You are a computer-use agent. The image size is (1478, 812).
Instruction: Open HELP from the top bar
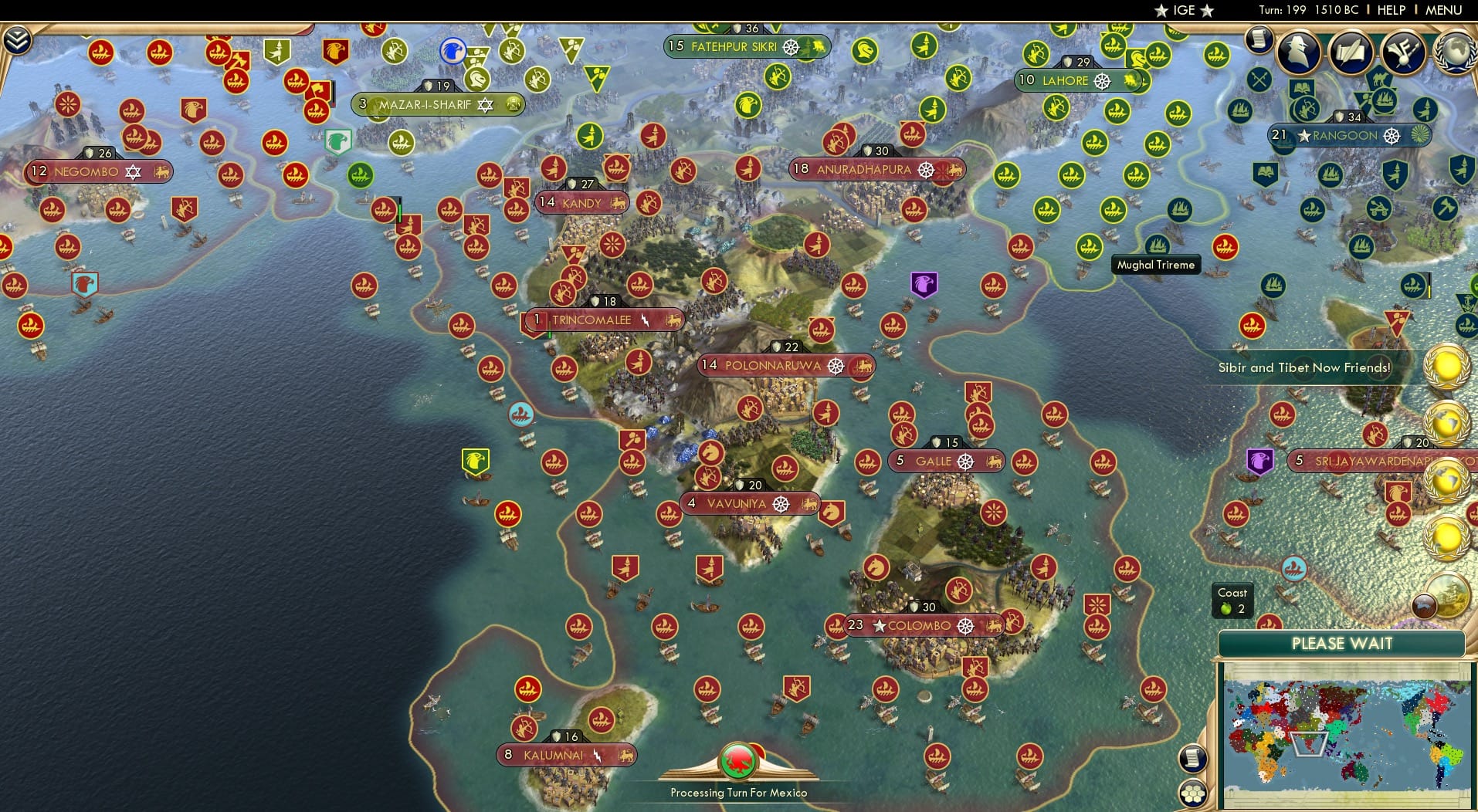click(x=1390, y=11)
